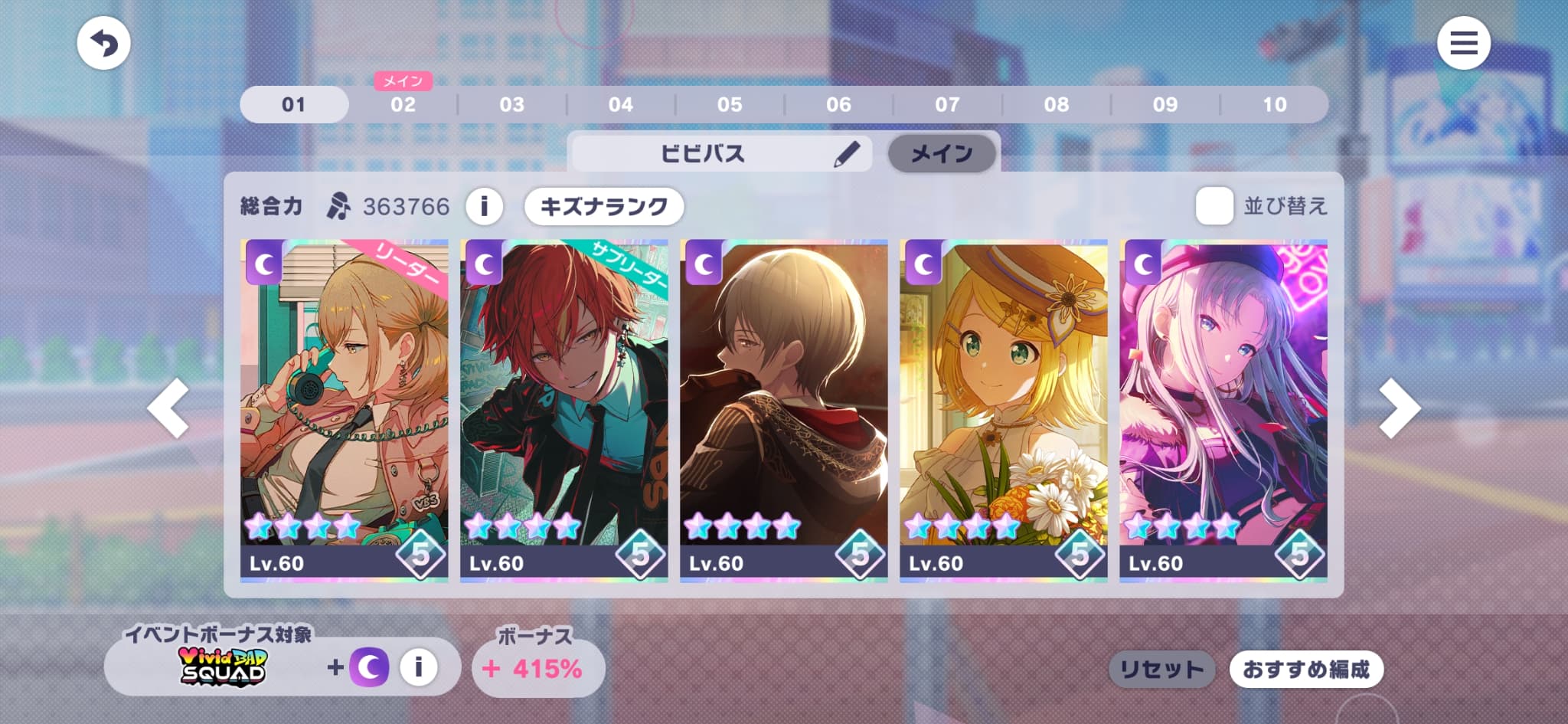Go to the previous team with left arrow
Viewport: 1568px width, 724px height.
pyautogui.click(x=168, y=408)
